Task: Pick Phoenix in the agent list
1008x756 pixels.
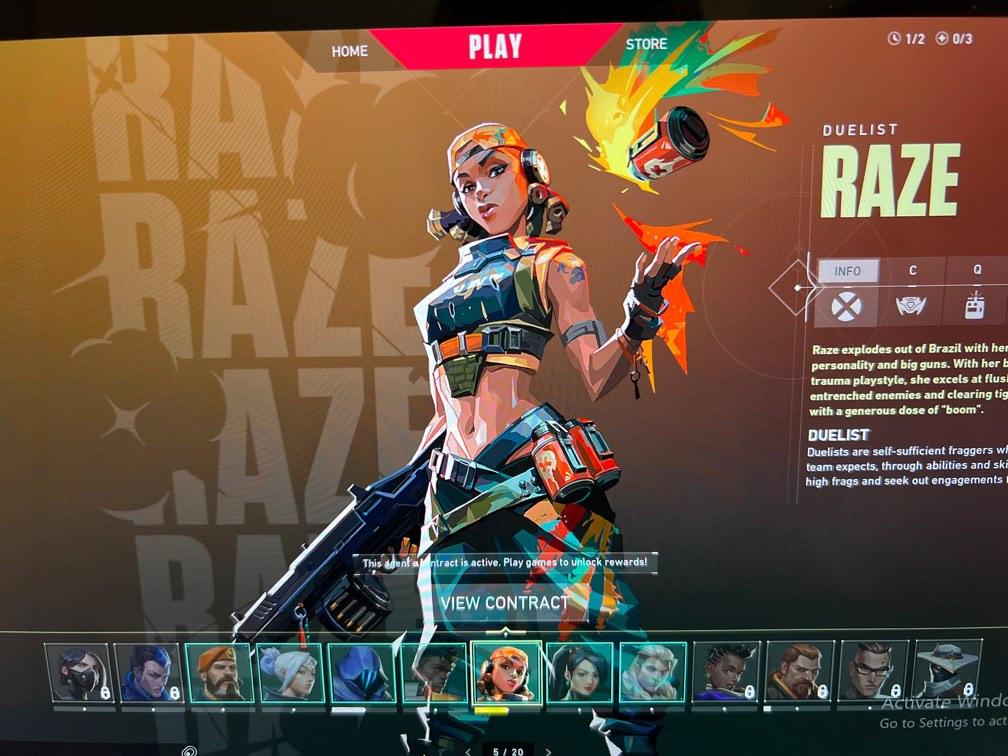Action: [433, 673]
